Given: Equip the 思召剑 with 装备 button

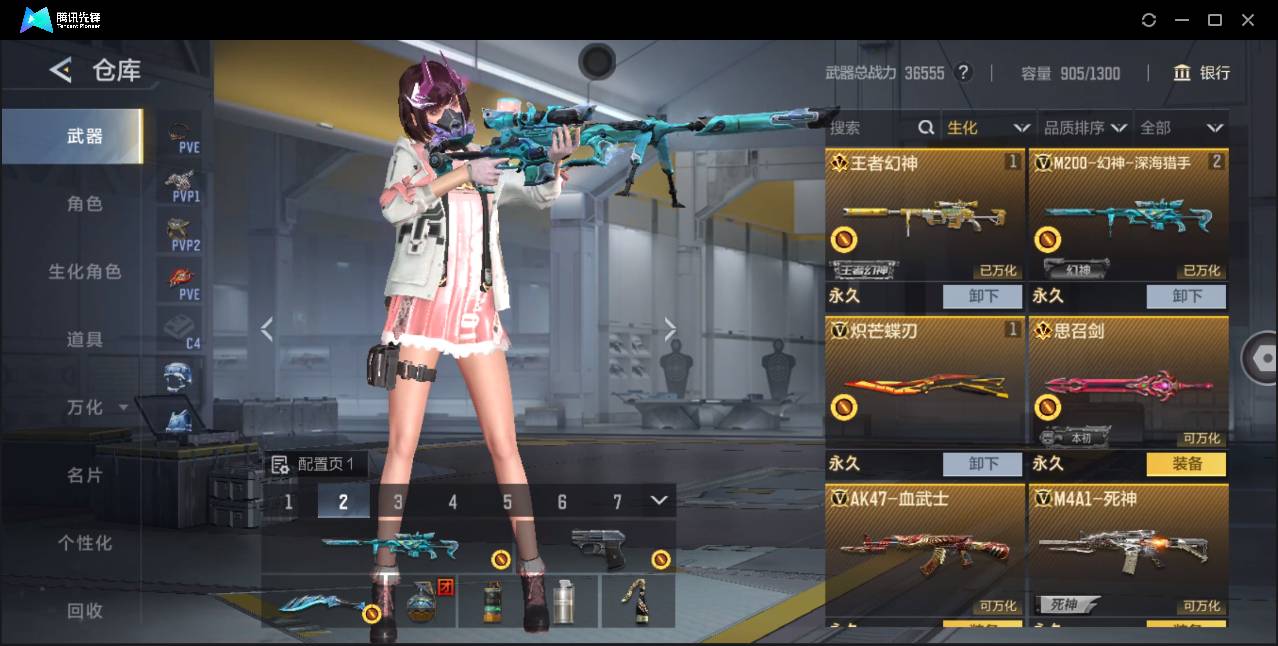Looking at the screenshot, I should [1186, 464].
